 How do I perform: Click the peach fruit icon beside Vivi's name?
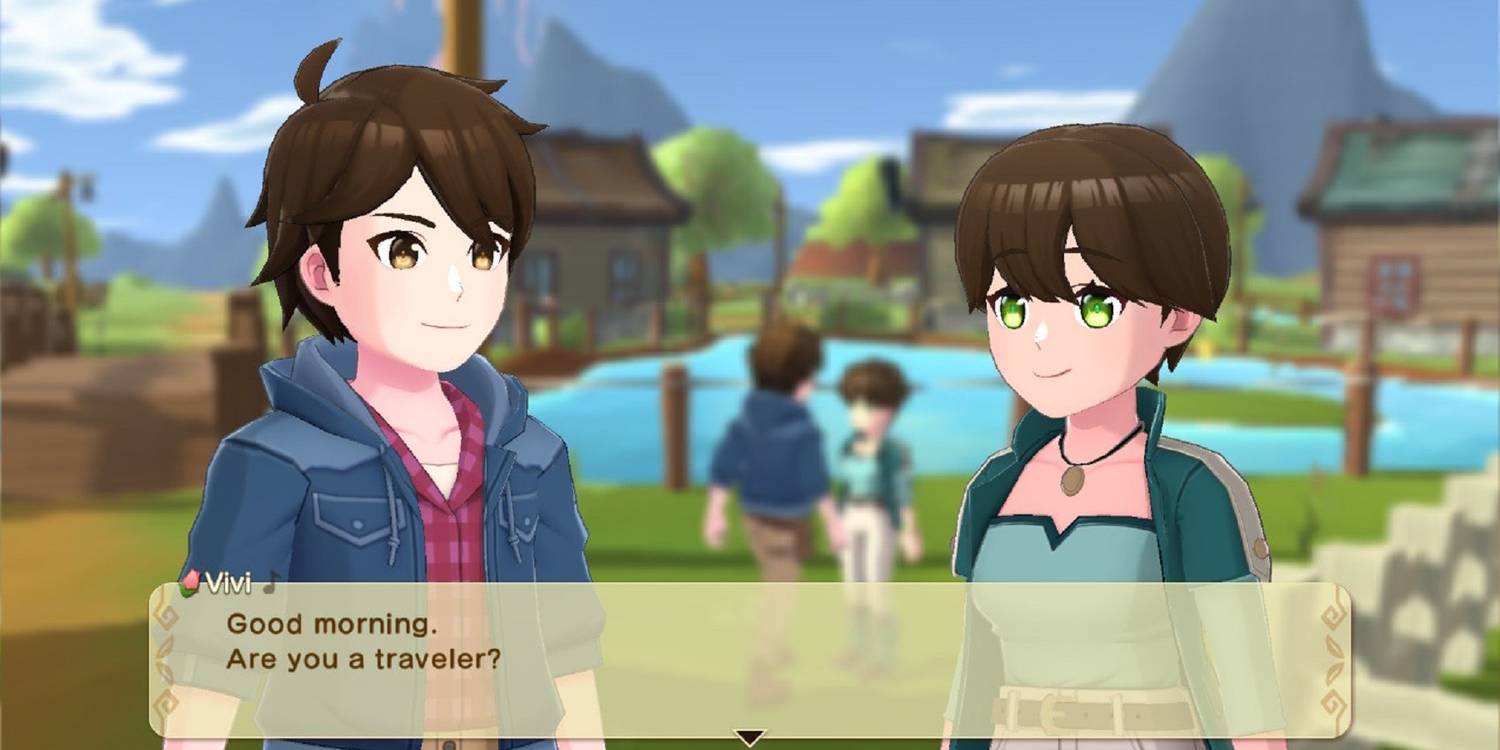click(x=190, y=583)
